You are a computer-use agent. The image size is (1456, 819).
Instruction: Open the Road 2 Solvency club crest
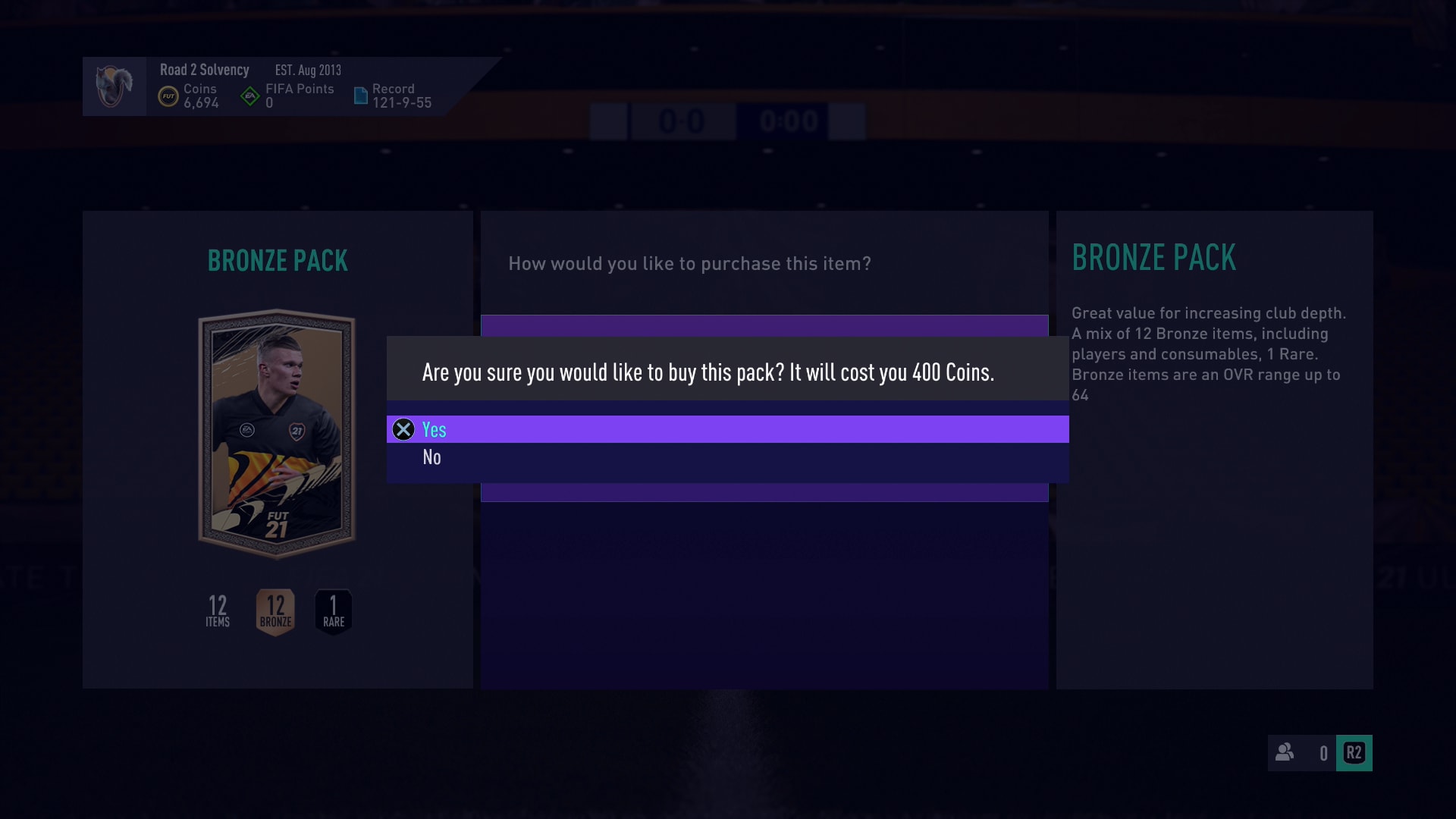115,86
